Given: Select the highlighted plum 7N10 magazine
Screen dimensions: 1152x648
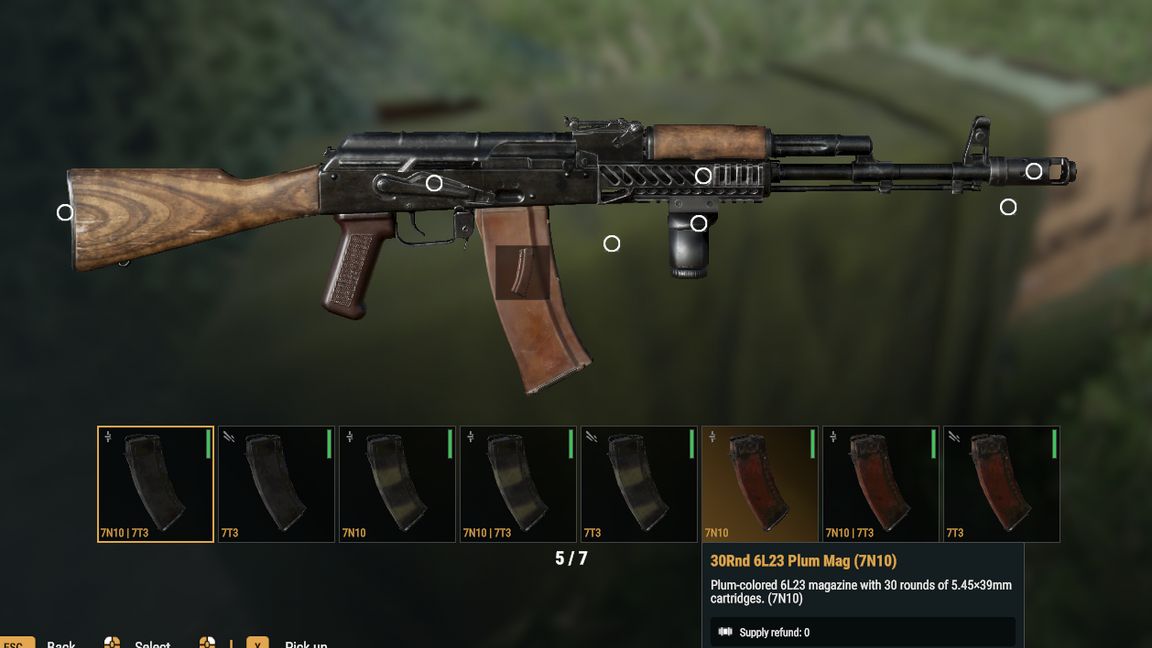Looking at the screenshot, I should tap(760, 484).
